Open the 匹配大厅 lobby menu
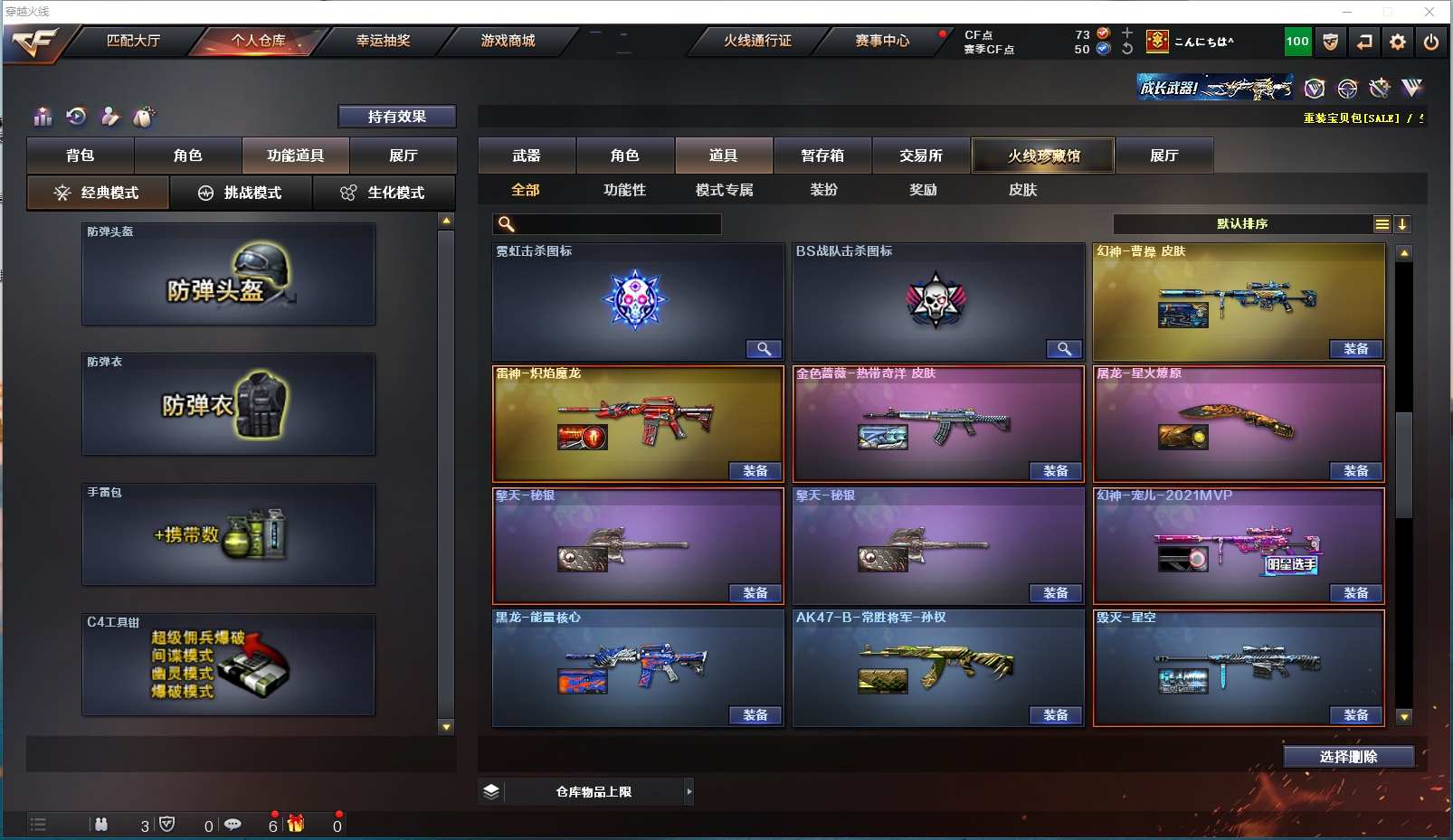This screenshot has height=840, width=1453. coord(133,41)
